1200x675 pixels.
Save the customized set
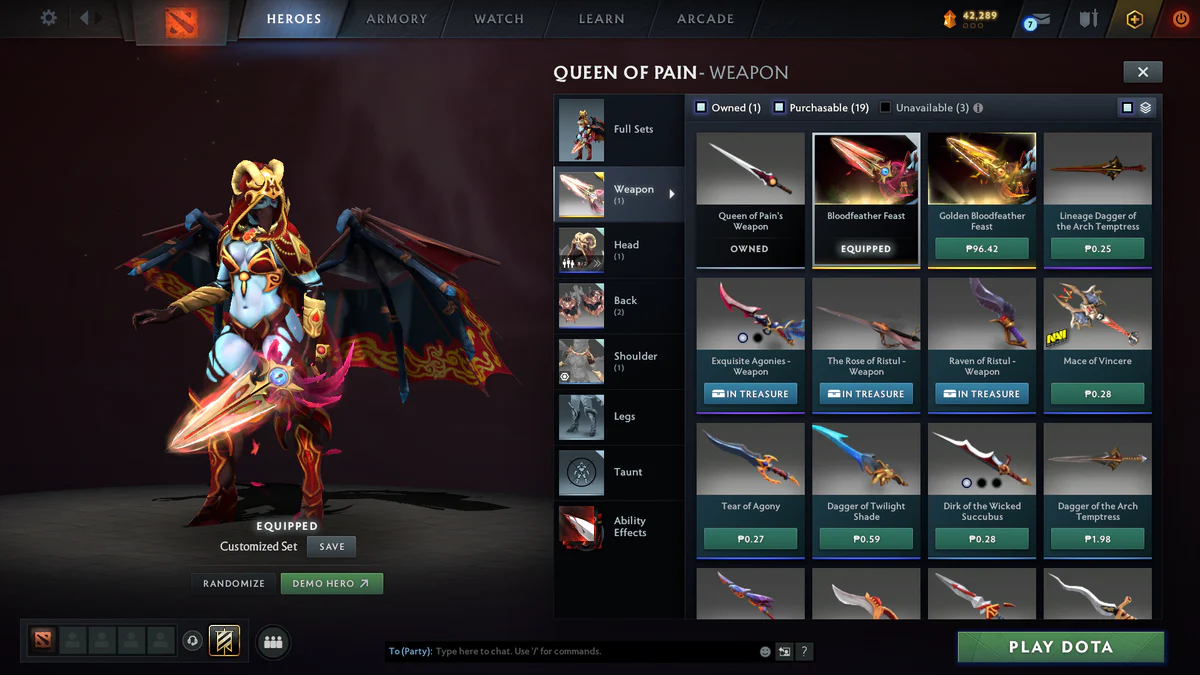click(332, 547)
